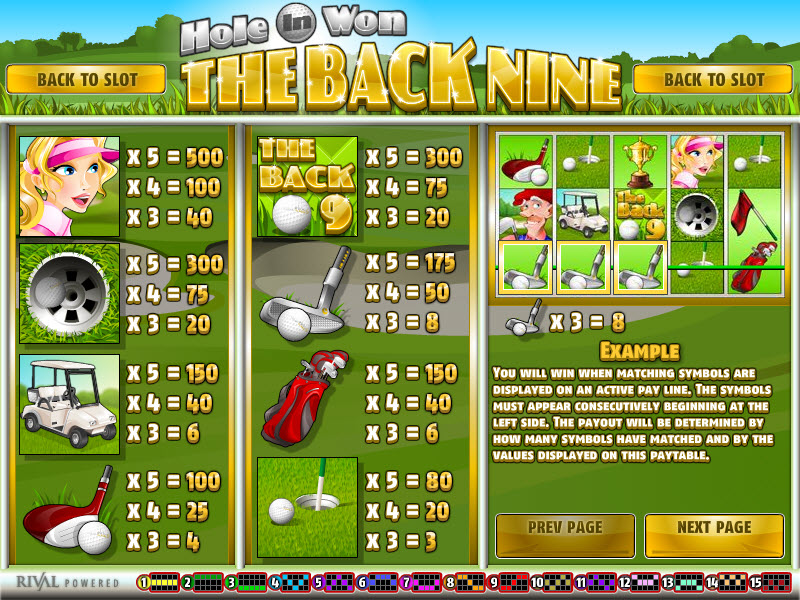The width and height of the screenshot is (800, 600).
Task: Click payline indicator number 4
Action: pos(290,582)
